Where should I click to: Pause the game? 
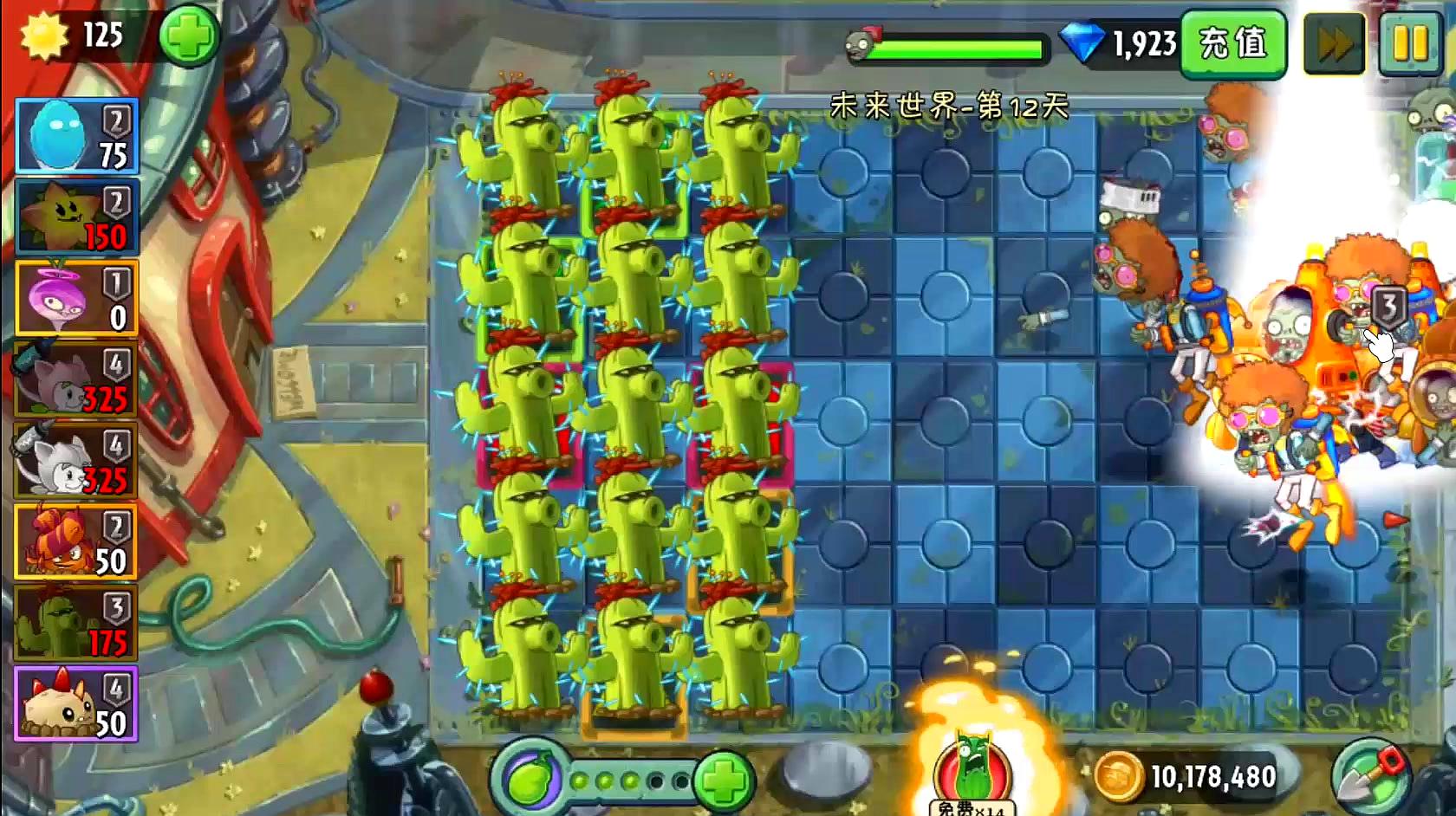tap(1410, 43)
